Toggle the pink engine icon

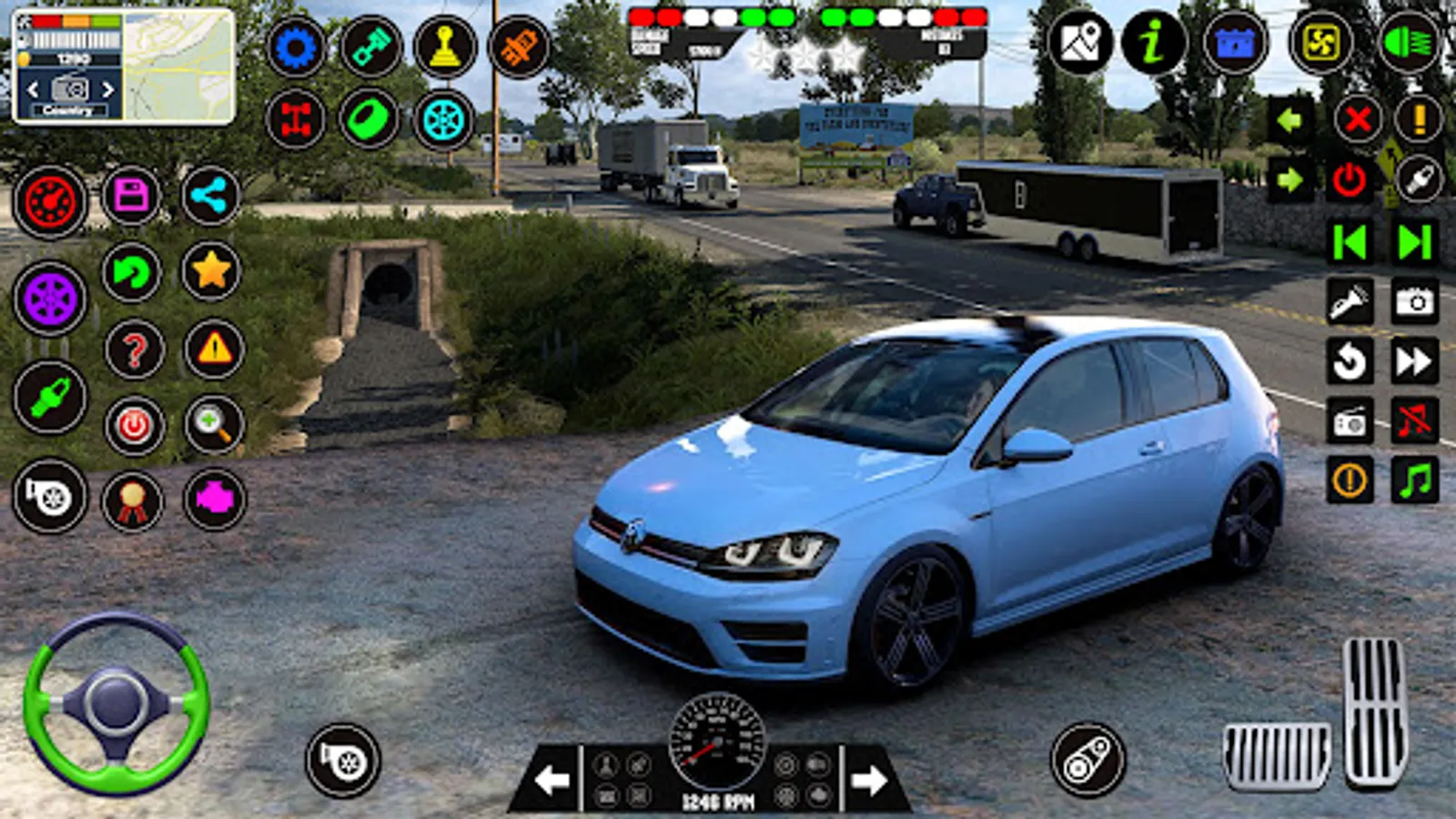[x=215, y=498]
